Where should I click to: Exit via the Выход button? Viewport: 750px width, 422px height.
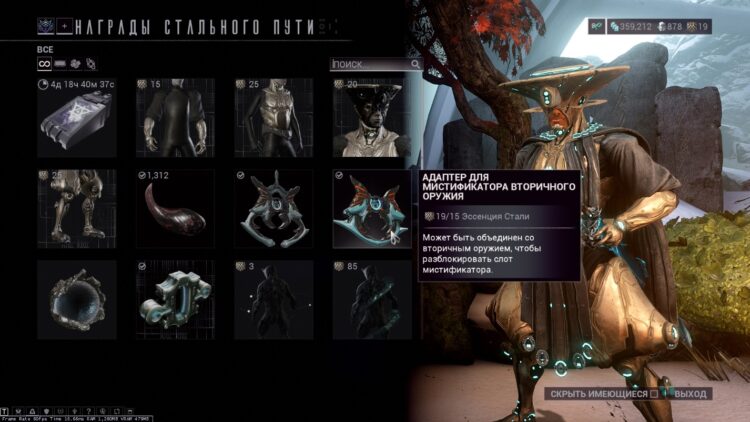691,394
